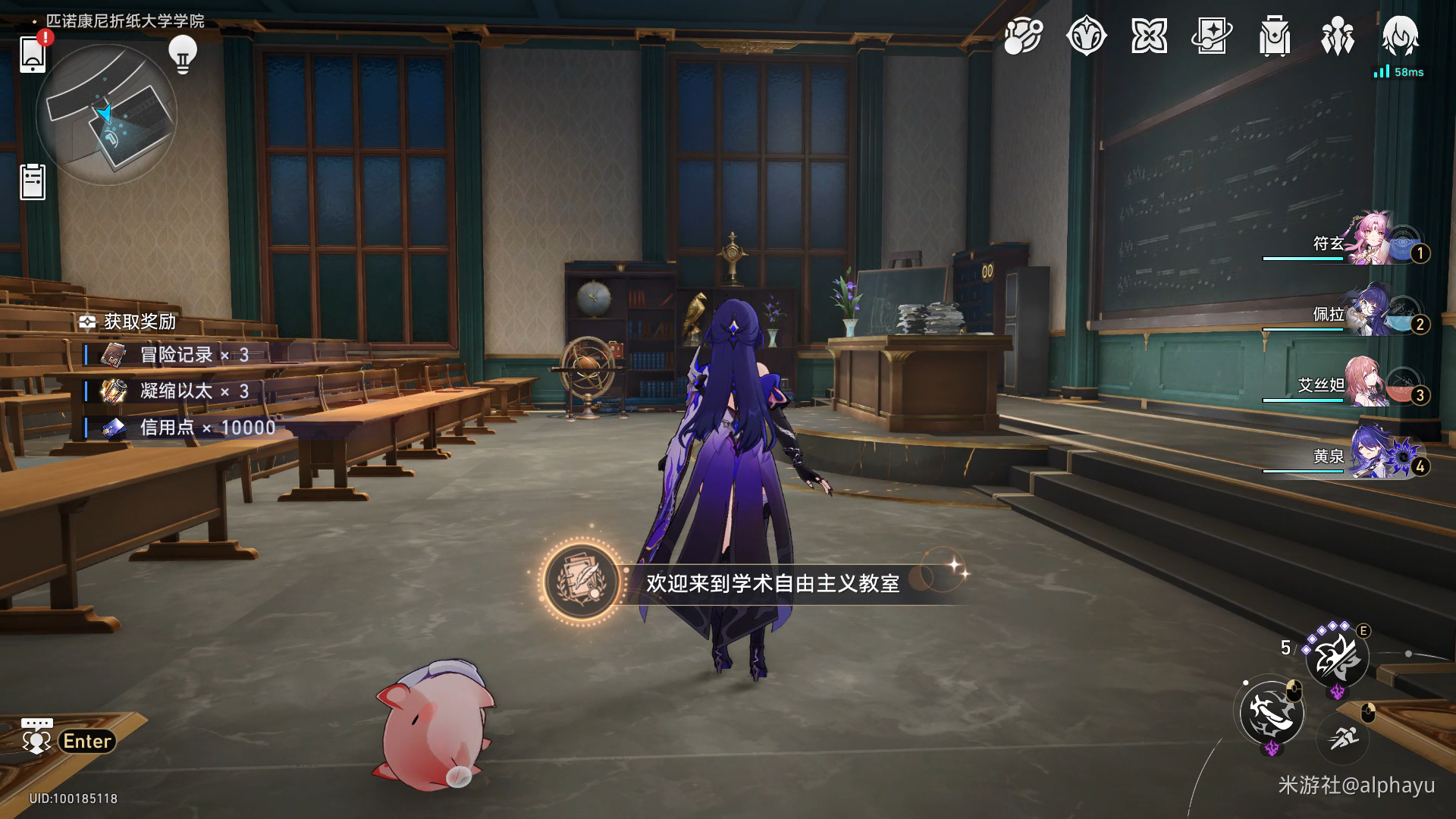Open the mission clipboard icon
Screen dimensions: 1456x819
(33, 182)
